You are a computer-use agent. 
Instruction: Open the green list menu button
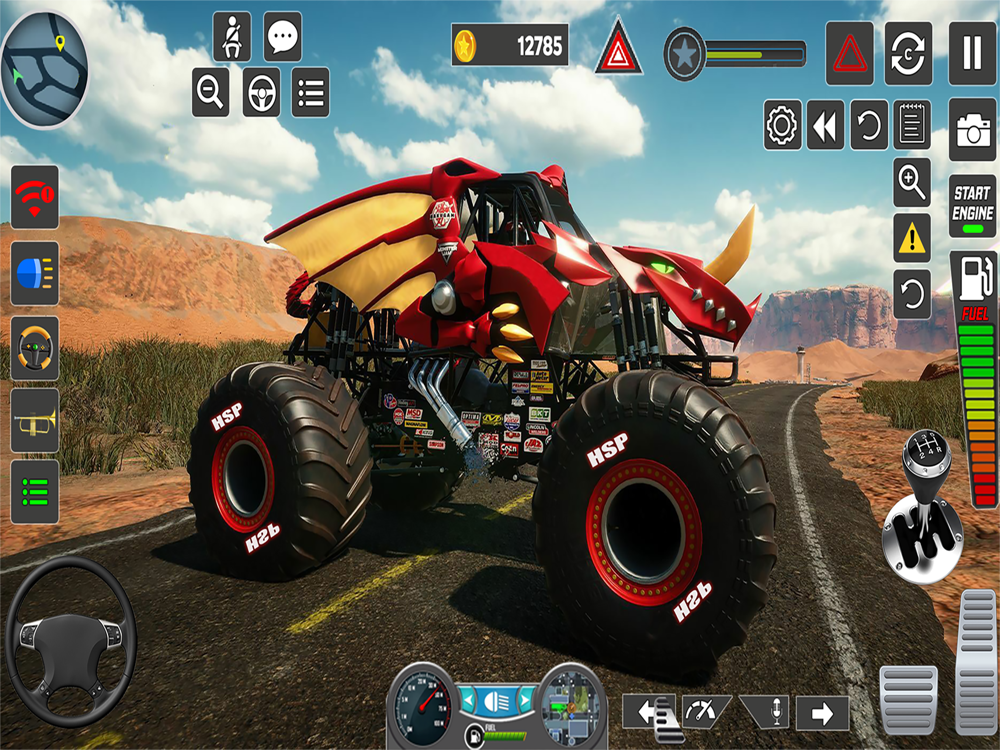[x=35, y=491]
